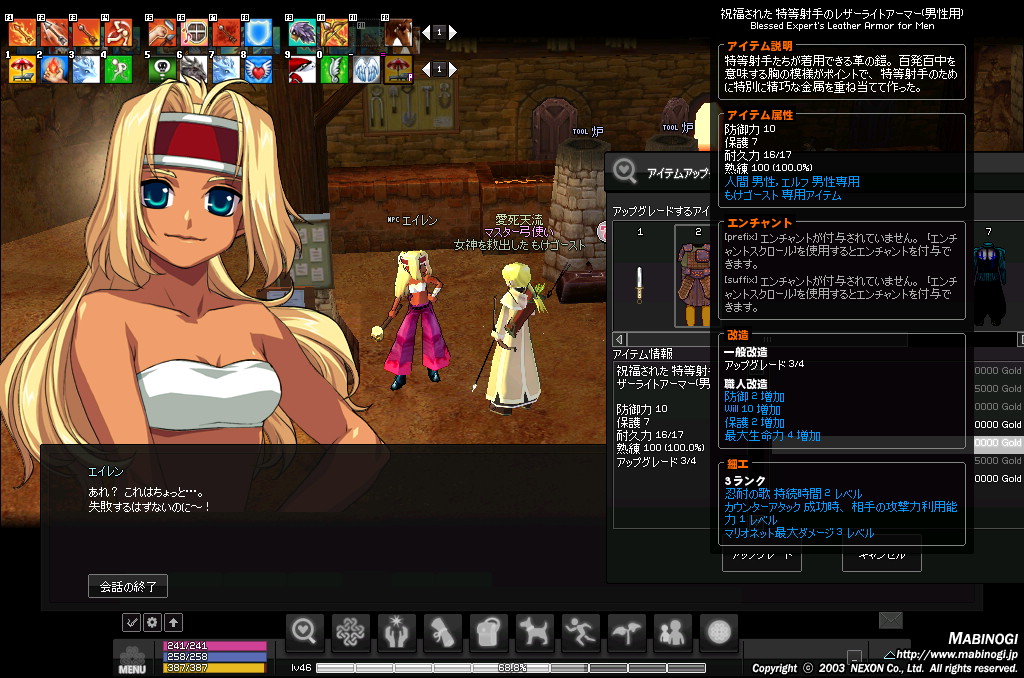Activate the F8 blue shield skill
Image resolution: width=1024 pixels, height=678 pixels.
258,34
